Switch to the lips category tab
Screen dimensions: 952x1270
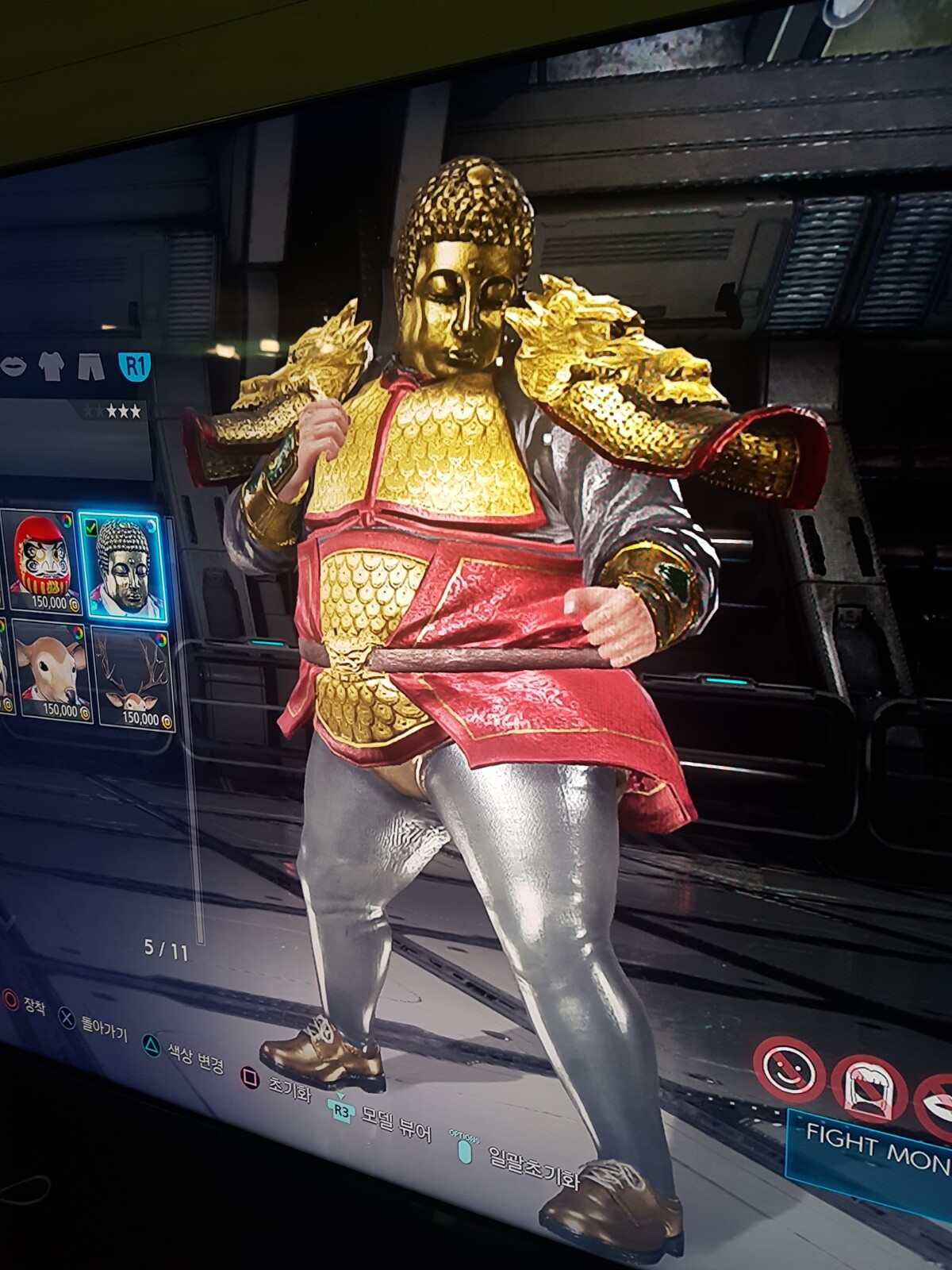coord(14,365)
